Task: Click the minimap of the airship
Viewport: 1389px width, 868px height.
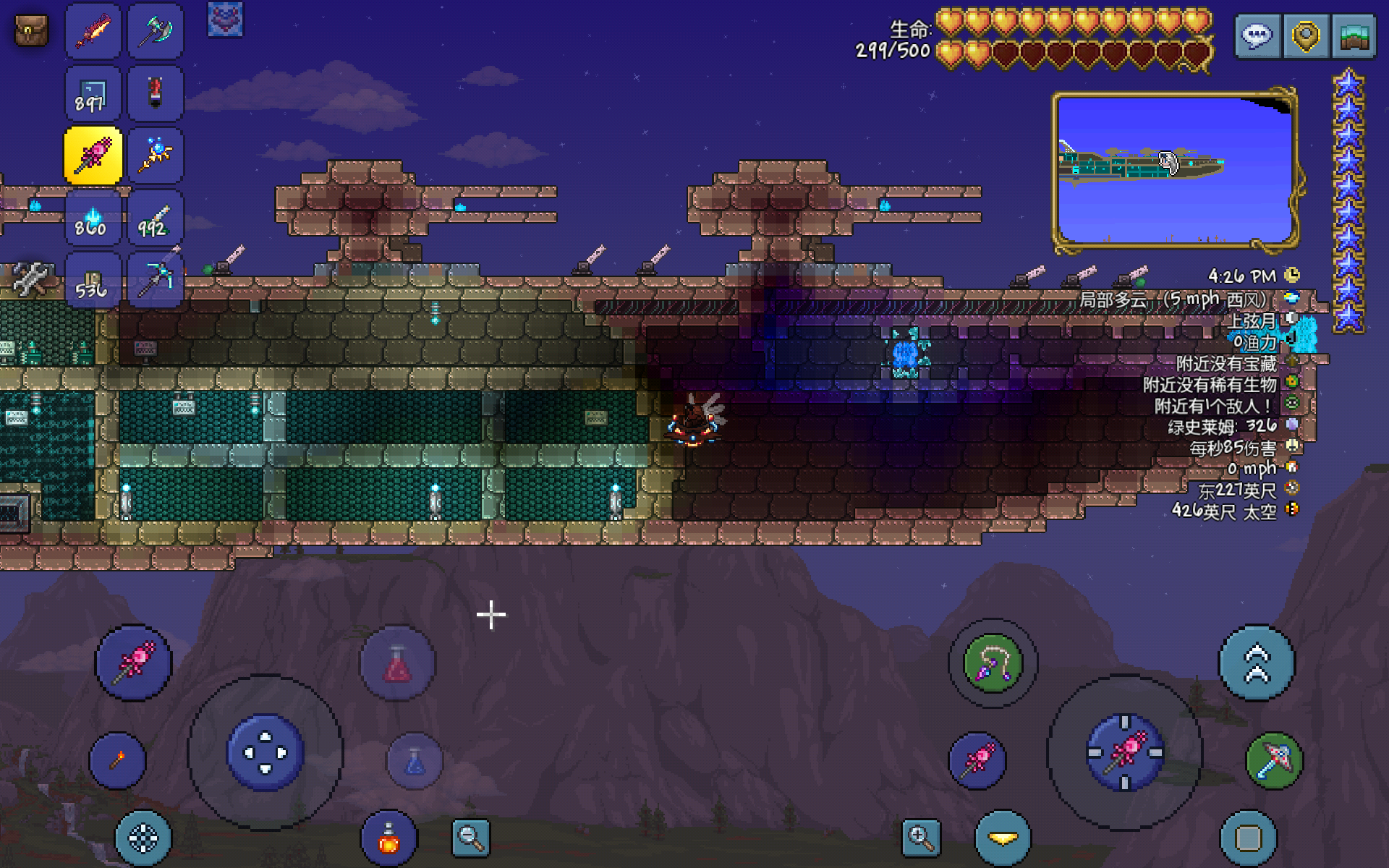Action: 1173,170
